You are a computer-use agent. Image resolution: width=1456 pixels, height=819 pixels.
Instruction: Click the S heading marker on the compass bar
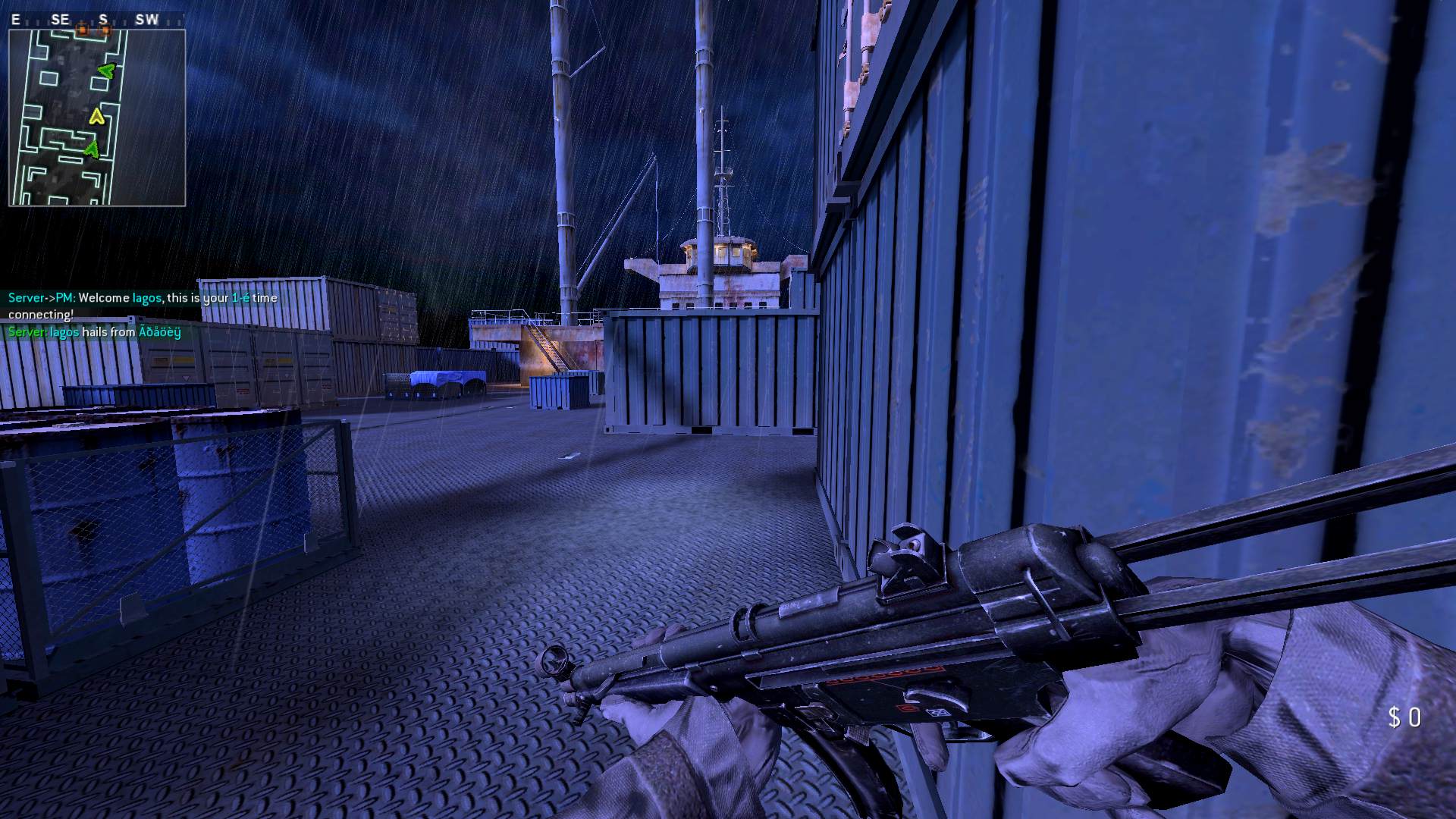(x=103, y=19)
